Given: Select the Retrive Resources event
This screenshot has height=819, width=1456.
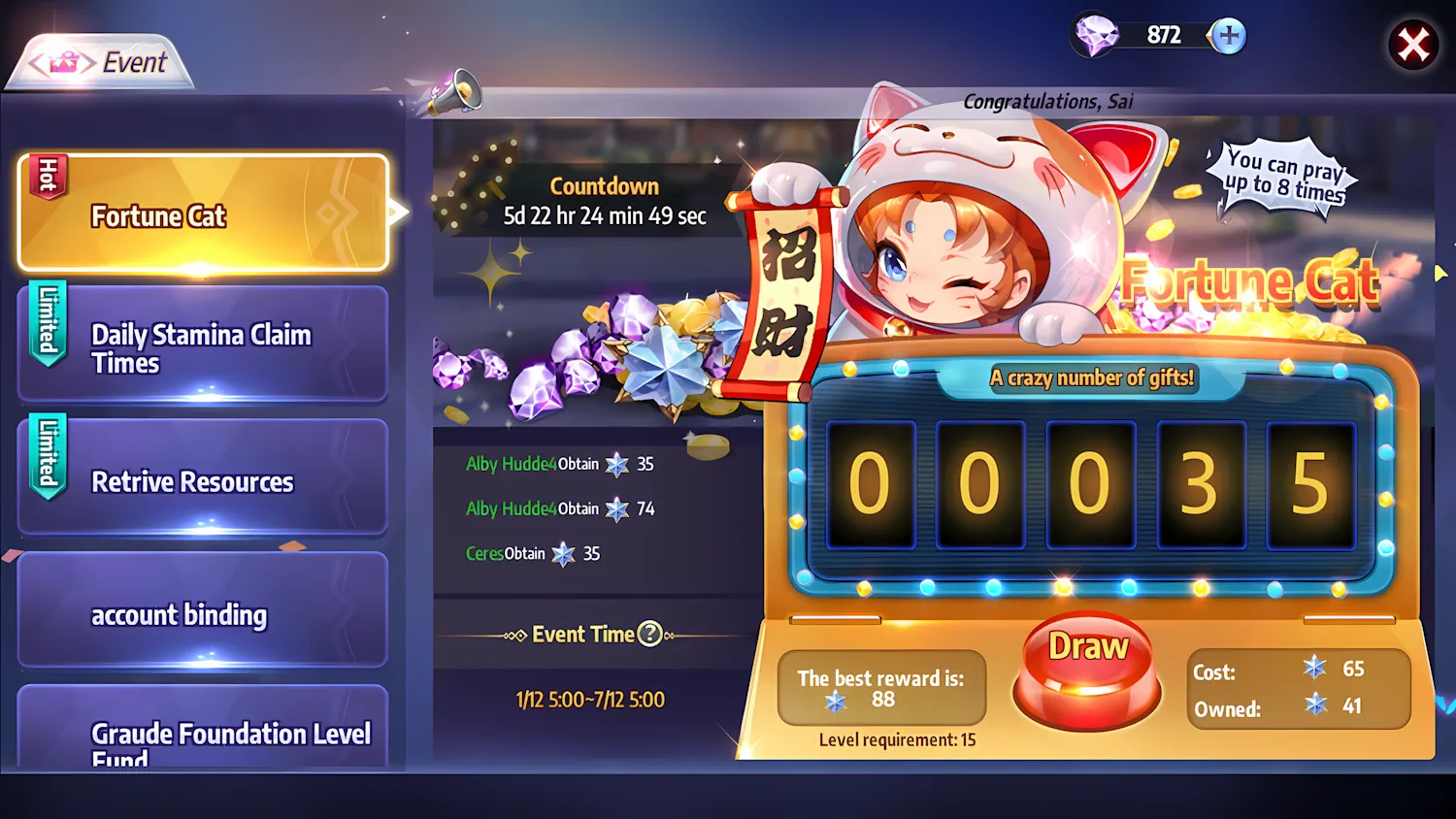Looking at the screenshot, I should tap(193, 481).
